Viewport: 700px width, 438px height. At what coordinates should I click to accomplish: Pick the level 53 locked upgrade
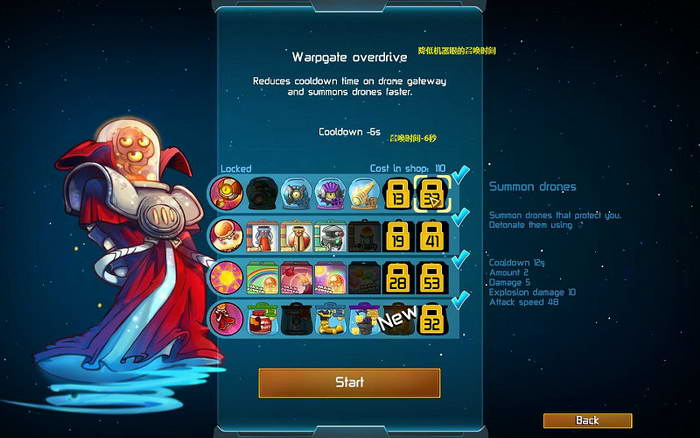[433, 276]
